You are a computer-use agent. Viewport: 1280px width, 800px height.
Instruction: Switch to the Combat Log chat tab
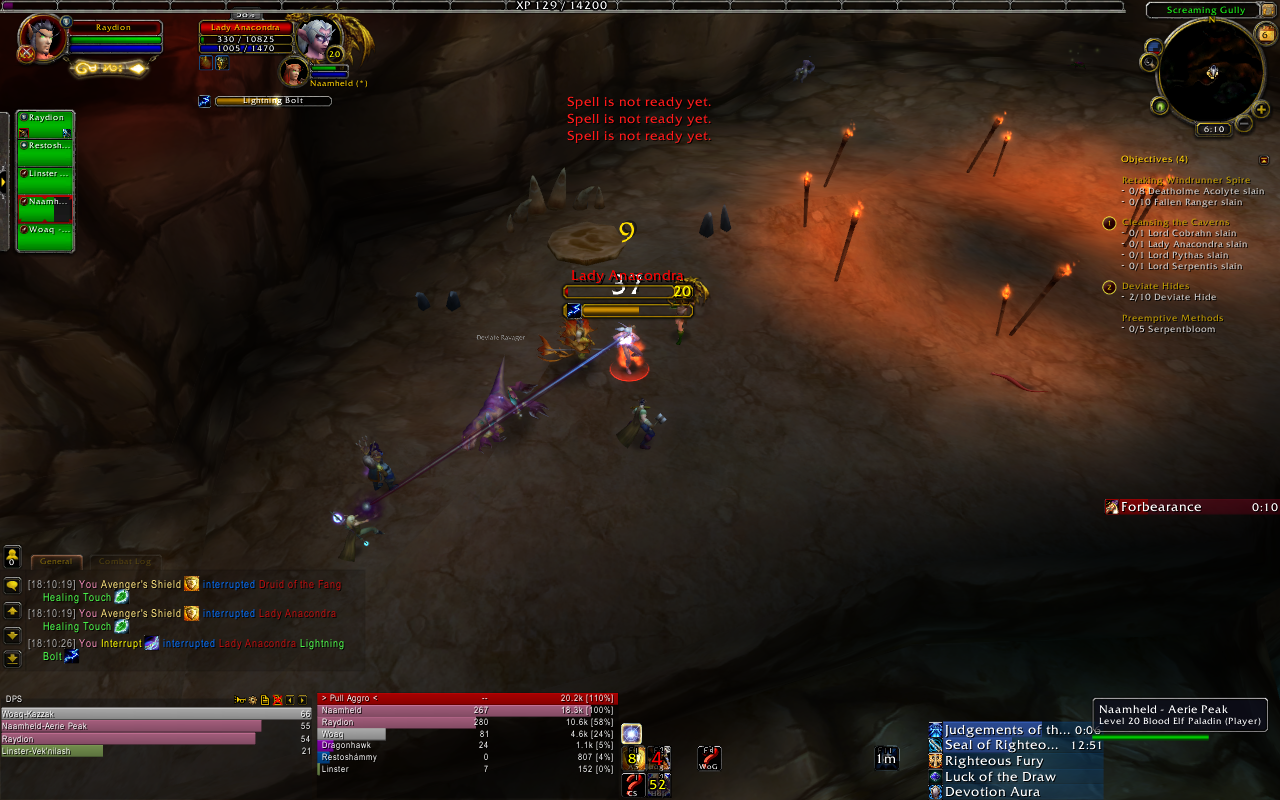click(124, 562)
